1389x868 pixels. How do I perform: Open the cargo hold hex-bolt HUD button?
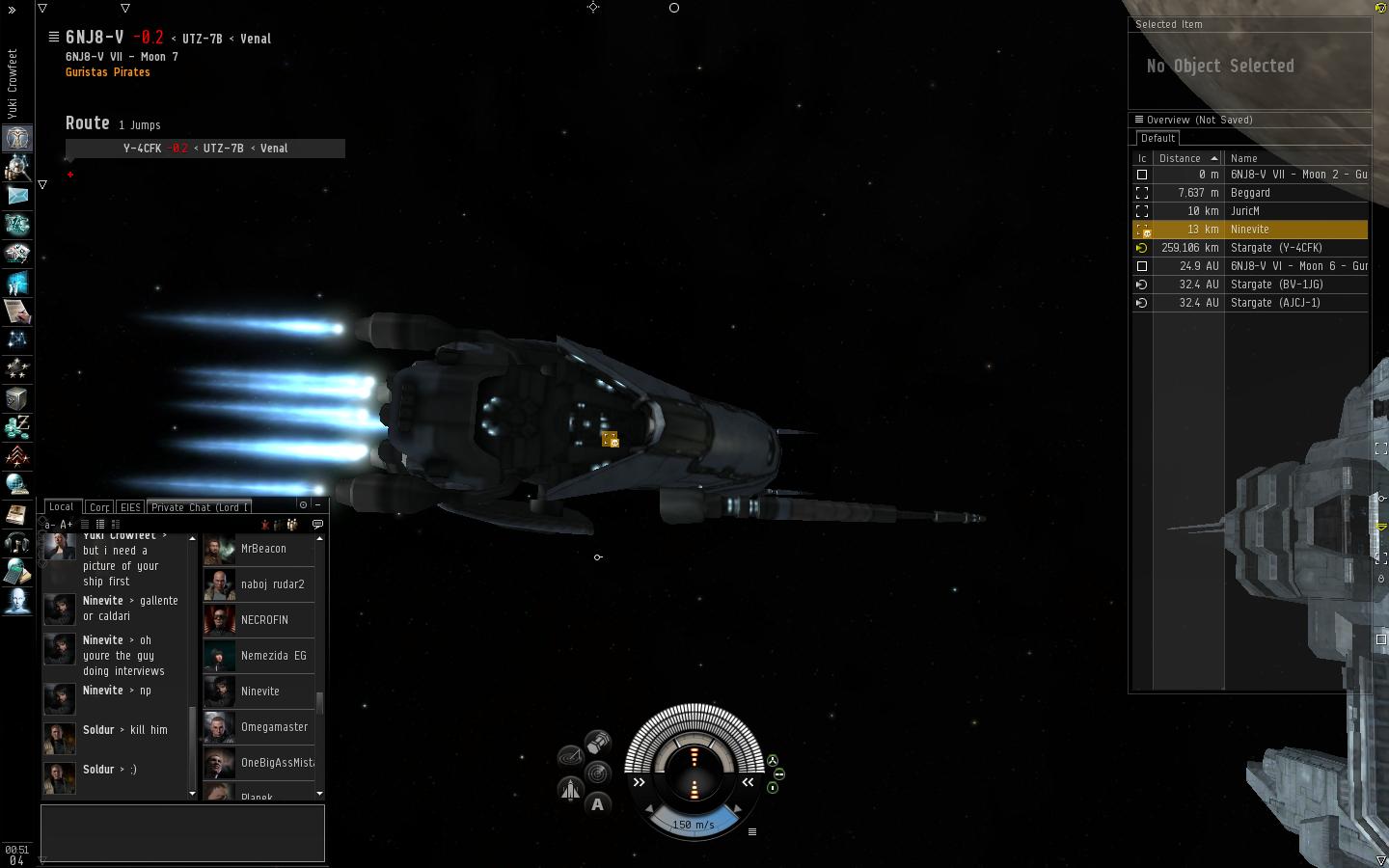(x=598, y=743)
